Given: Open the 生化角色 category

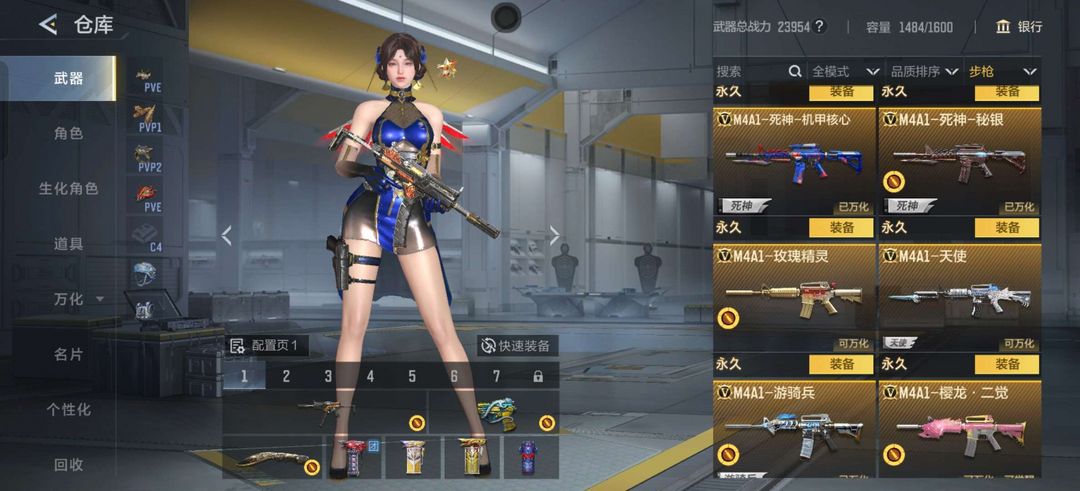Looking at the screenshot, I should click(68, 188).
